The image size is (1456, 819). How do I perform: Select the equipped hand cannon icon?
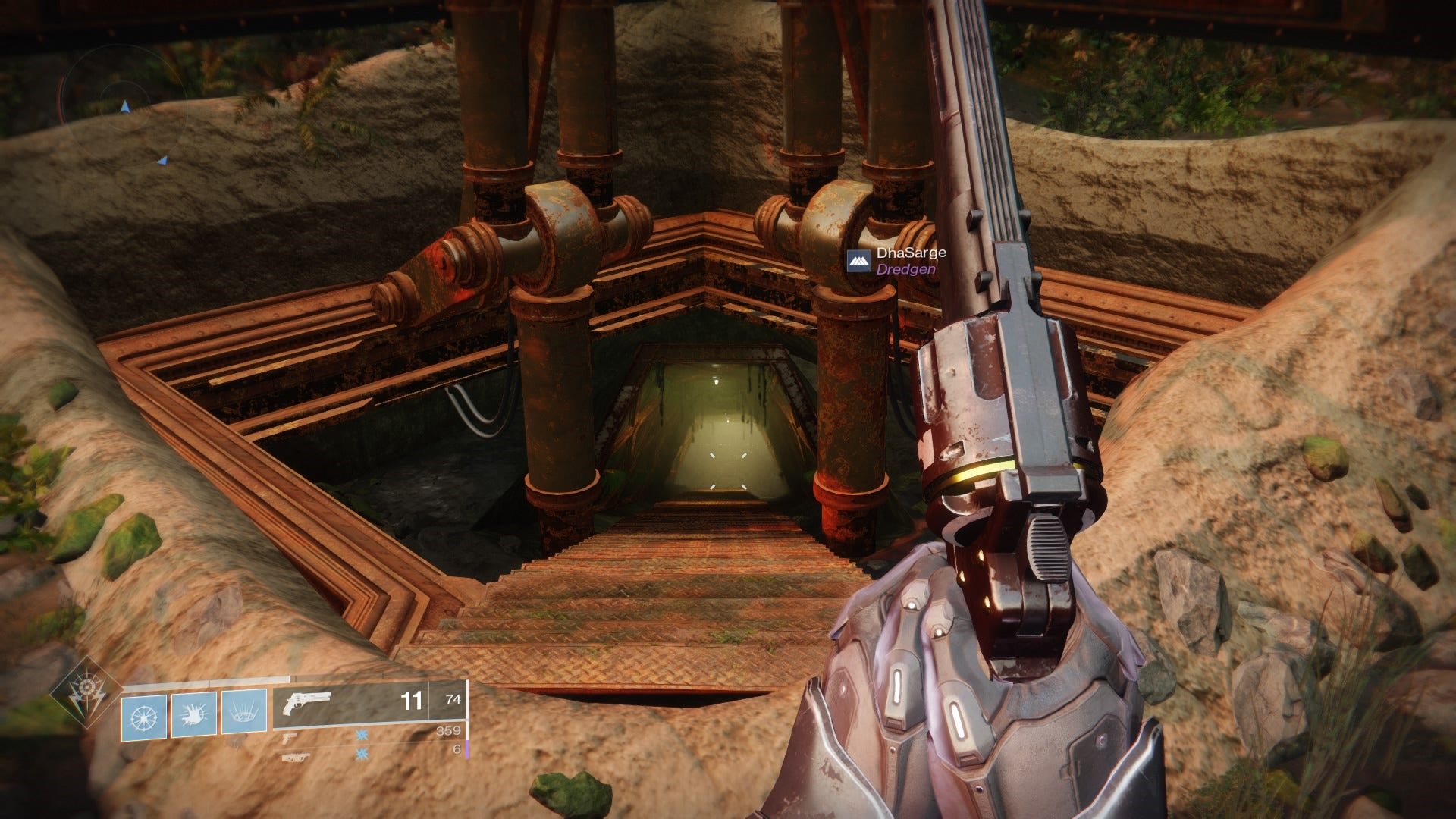307,701
